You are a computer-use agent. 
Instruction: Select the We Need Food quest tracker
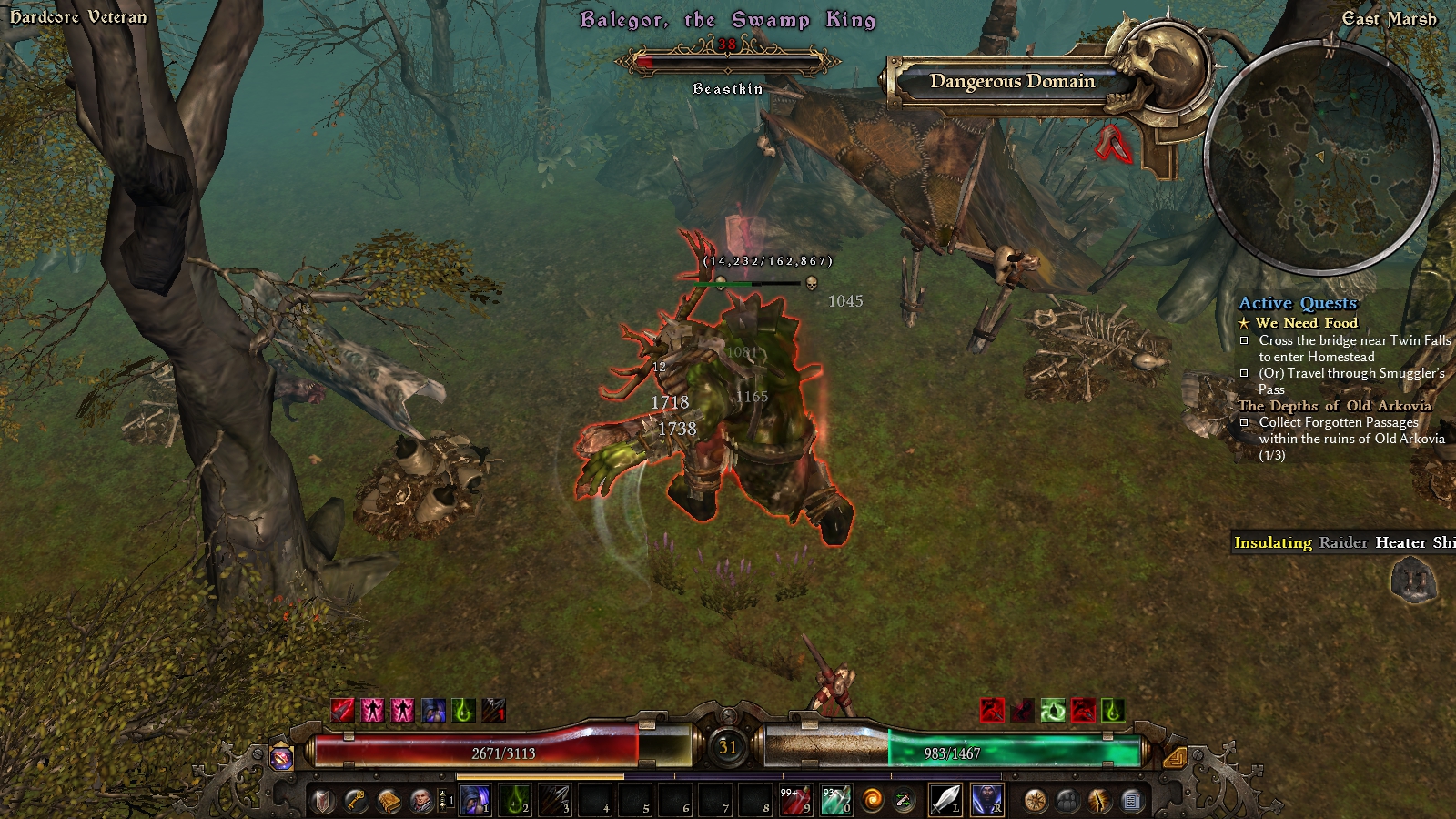click(1306, 323)
